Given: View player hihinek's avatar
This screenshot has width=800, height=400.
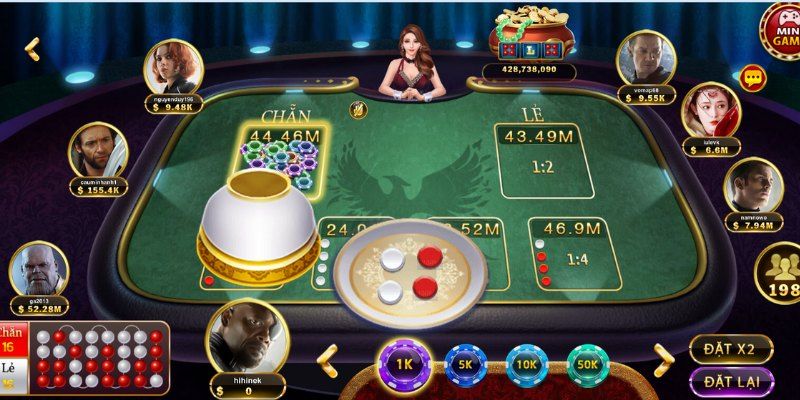Looking at the screenshot, I should point(245,337).
